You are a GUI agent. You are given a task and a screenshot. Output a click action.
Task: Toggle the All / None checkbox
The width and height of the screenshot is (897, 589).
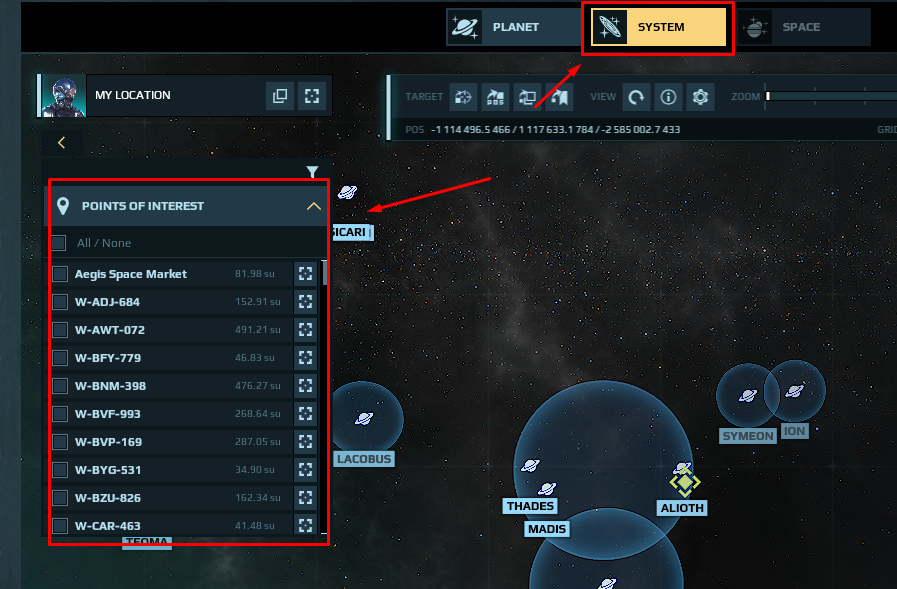[58, 243]
